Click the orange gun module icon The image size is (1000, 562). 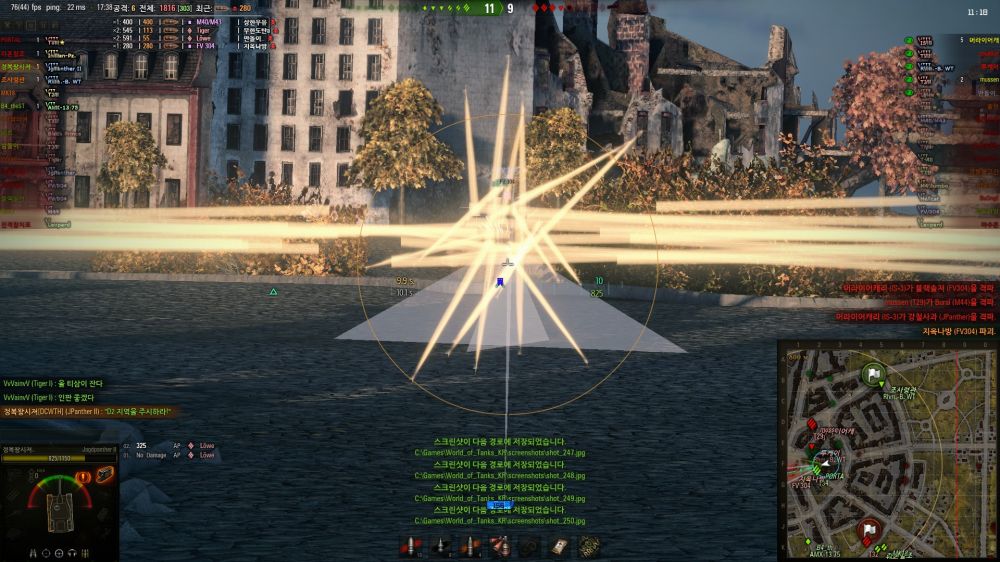tap(104, 475)
